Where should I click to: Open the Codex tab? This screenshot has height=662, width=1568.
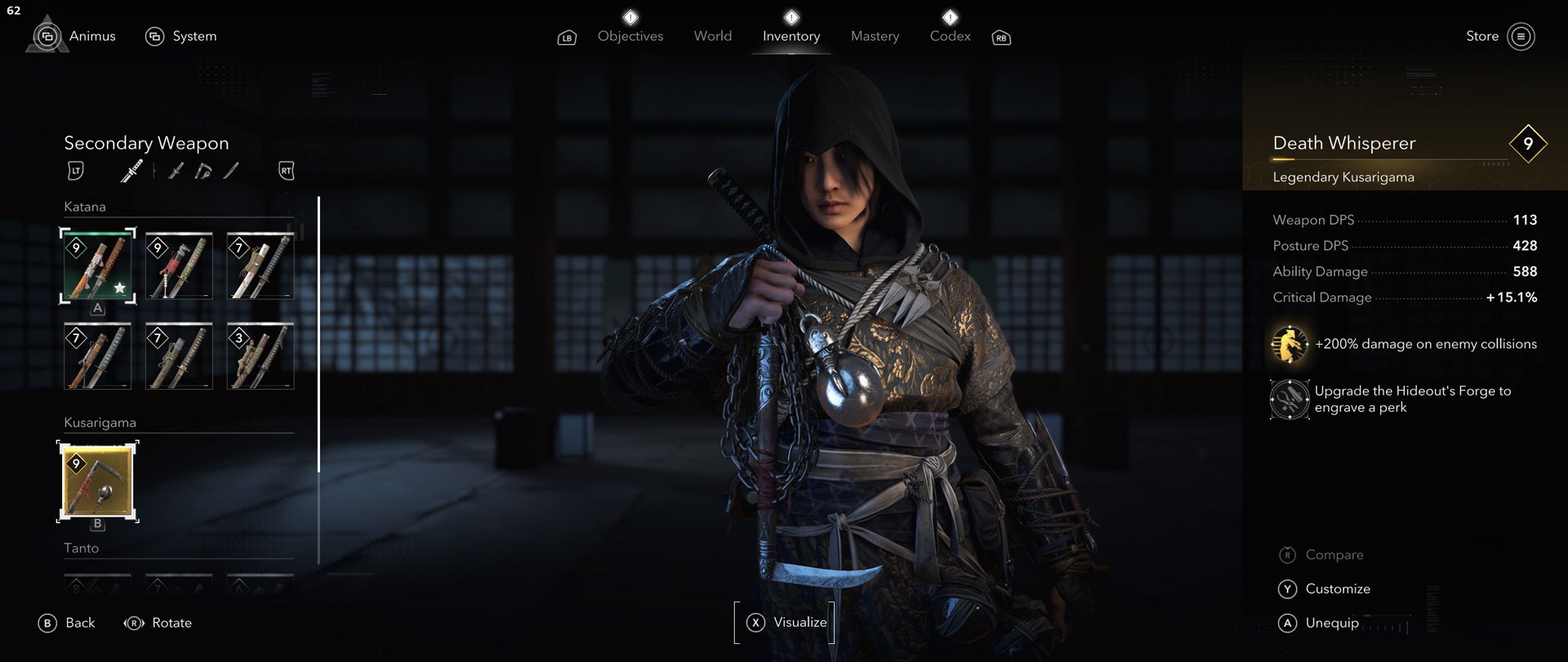950,36
